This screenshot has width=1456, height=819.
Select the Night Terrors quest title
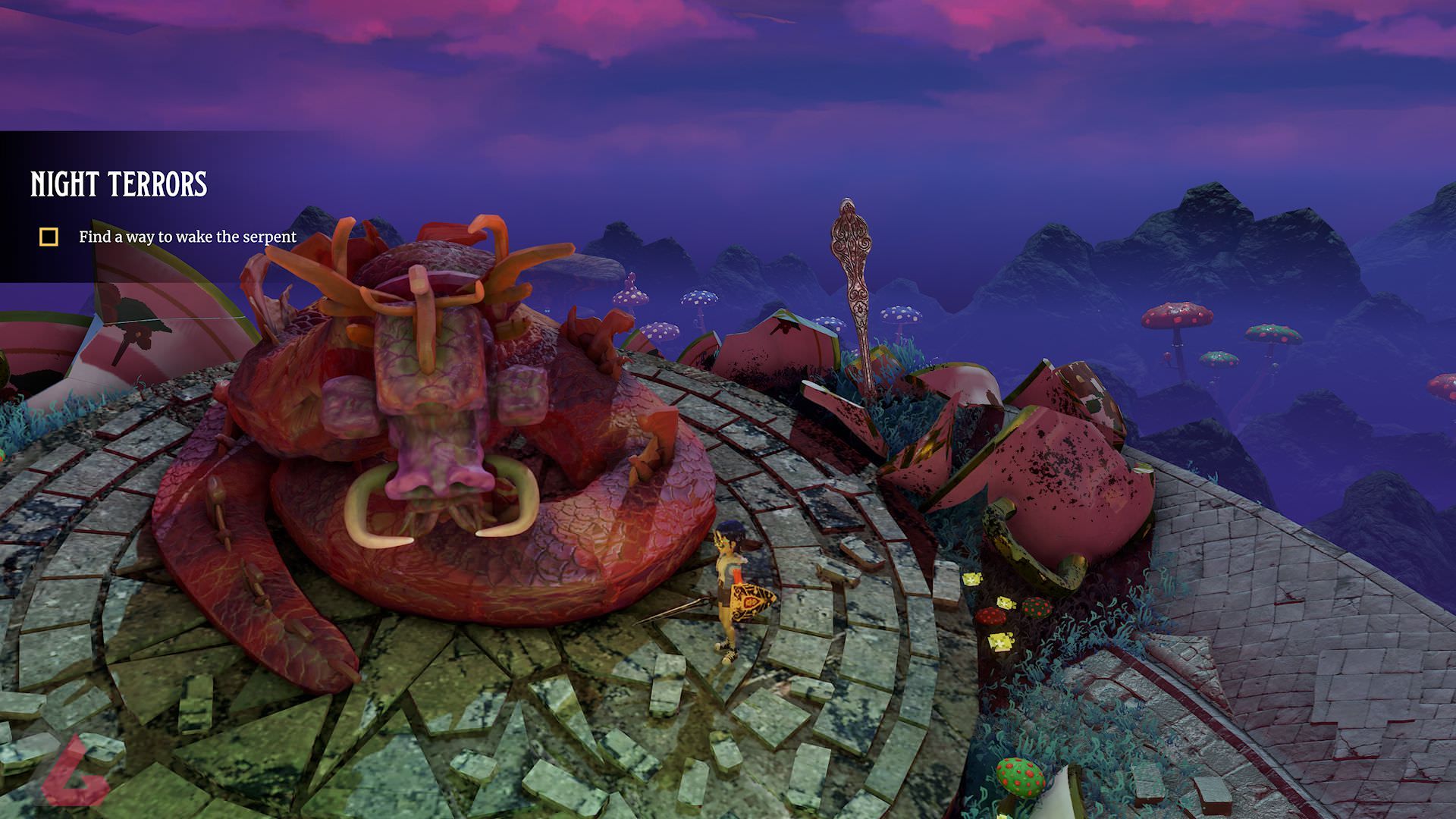pos(118,184)
